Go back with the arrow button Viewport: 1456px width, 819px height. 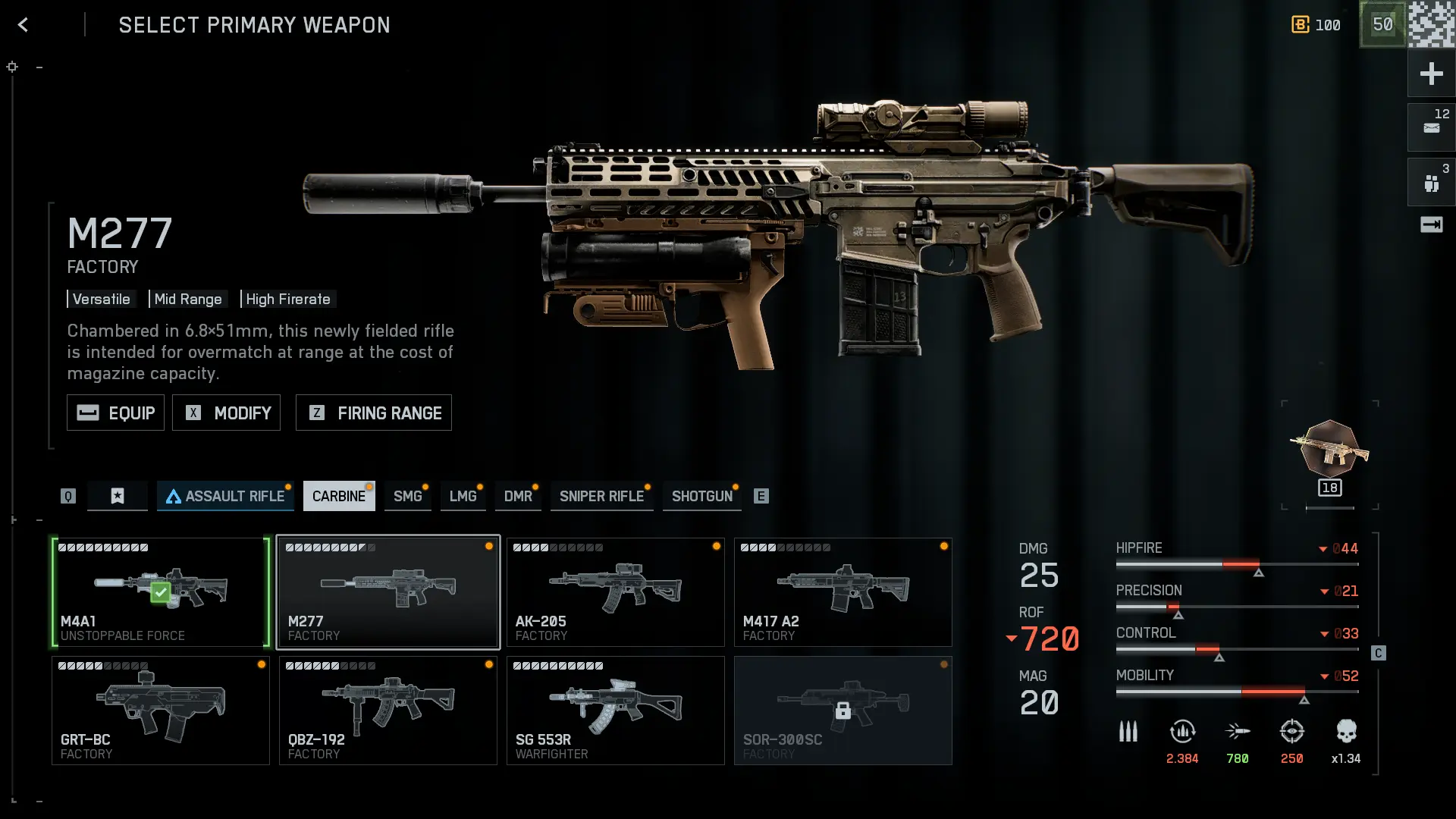click(x=23, y=25)
